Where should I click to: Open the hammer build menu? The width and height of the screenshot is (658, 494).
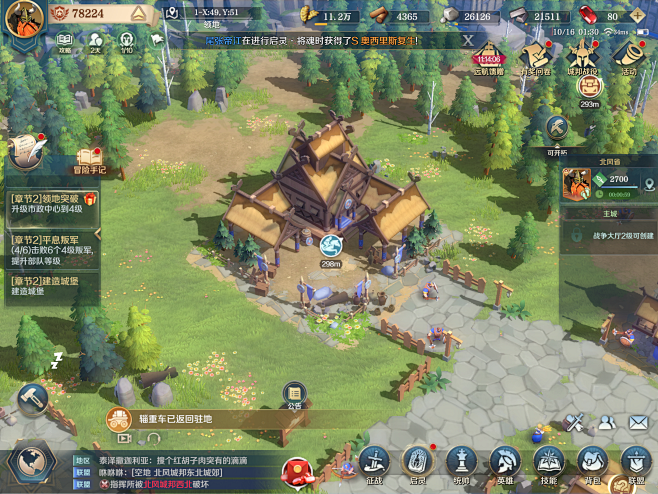coord(32,399)
